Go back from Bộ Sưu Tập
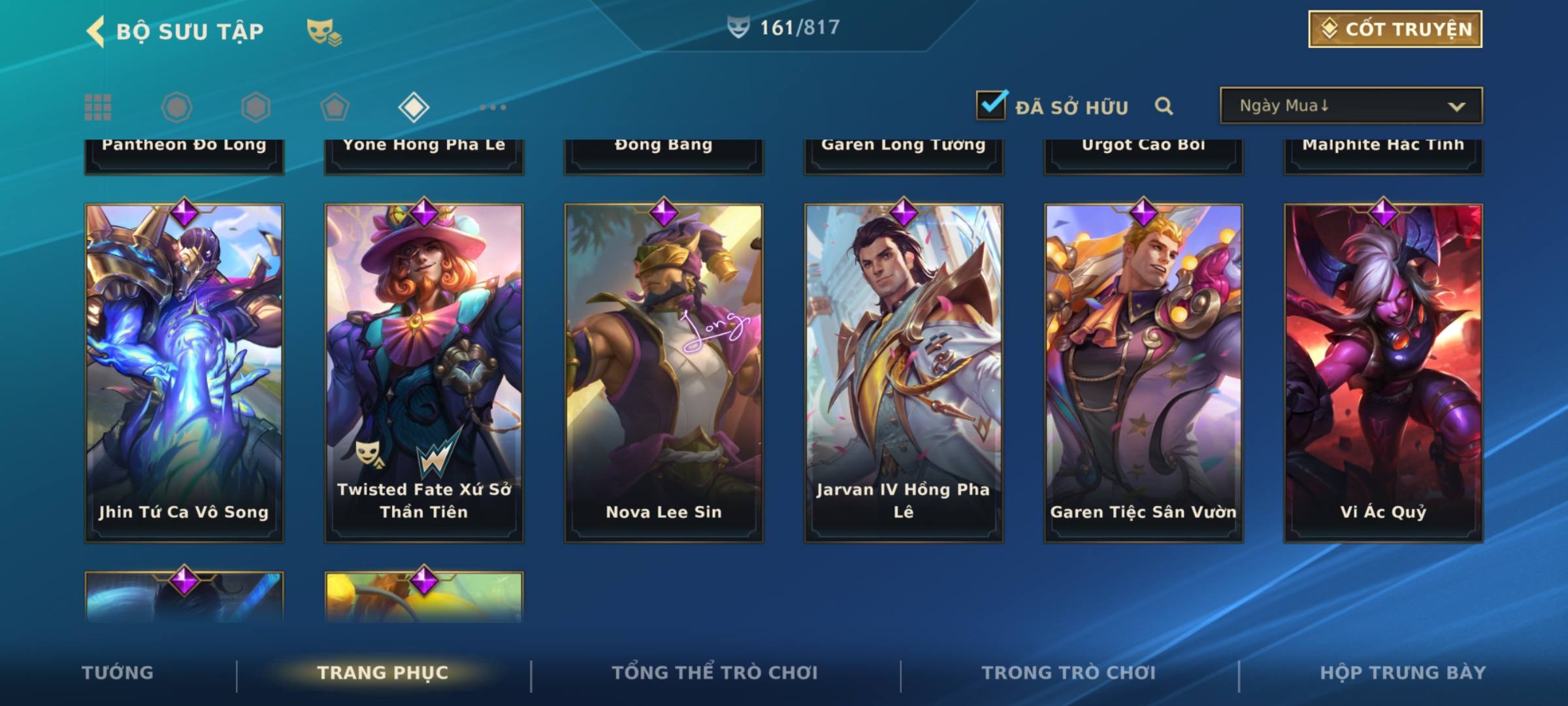This screenshot has width=1568, height=706. 96,31
